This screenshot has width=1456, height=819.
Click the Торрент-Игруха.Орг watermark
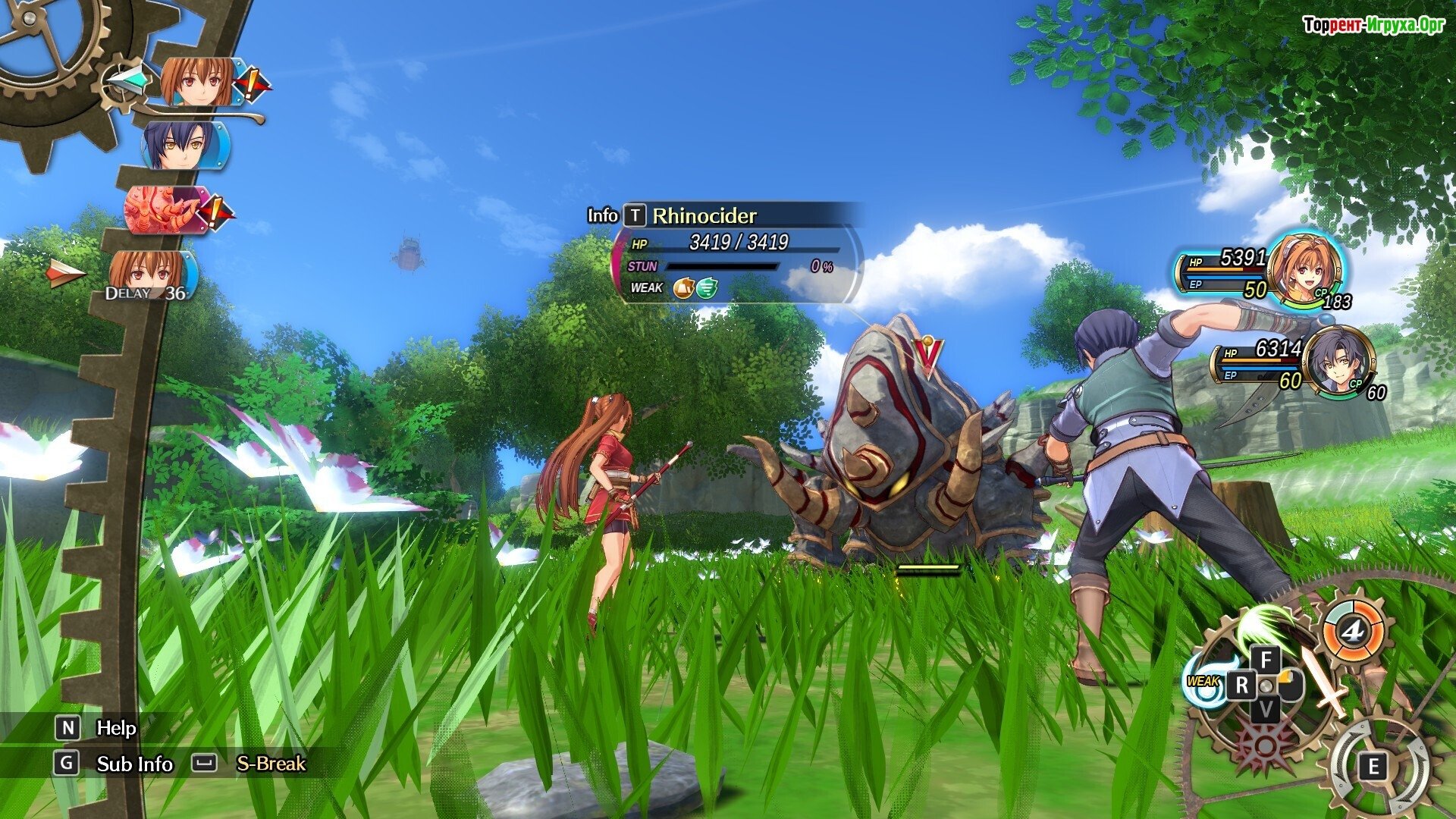tap(1373, 26)
